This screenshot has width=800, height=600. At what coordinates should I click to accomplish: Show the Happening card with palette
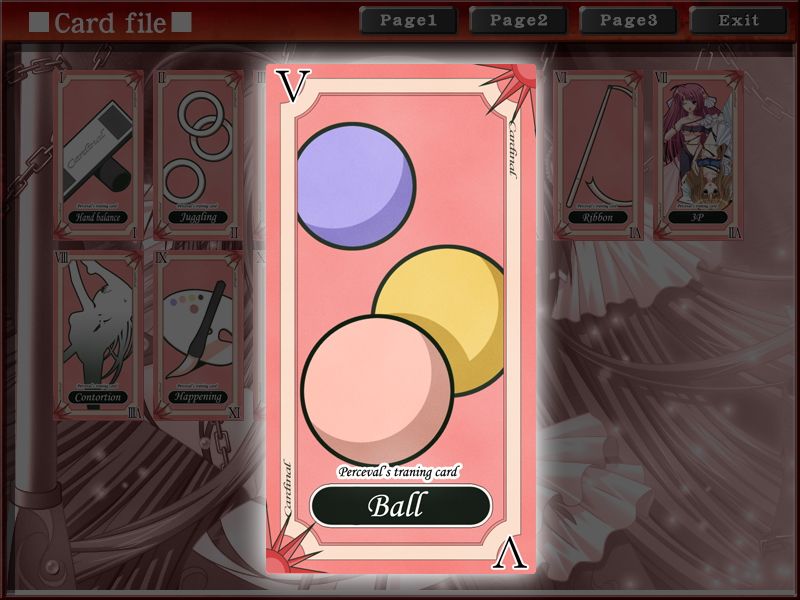[x=200, y=335]
